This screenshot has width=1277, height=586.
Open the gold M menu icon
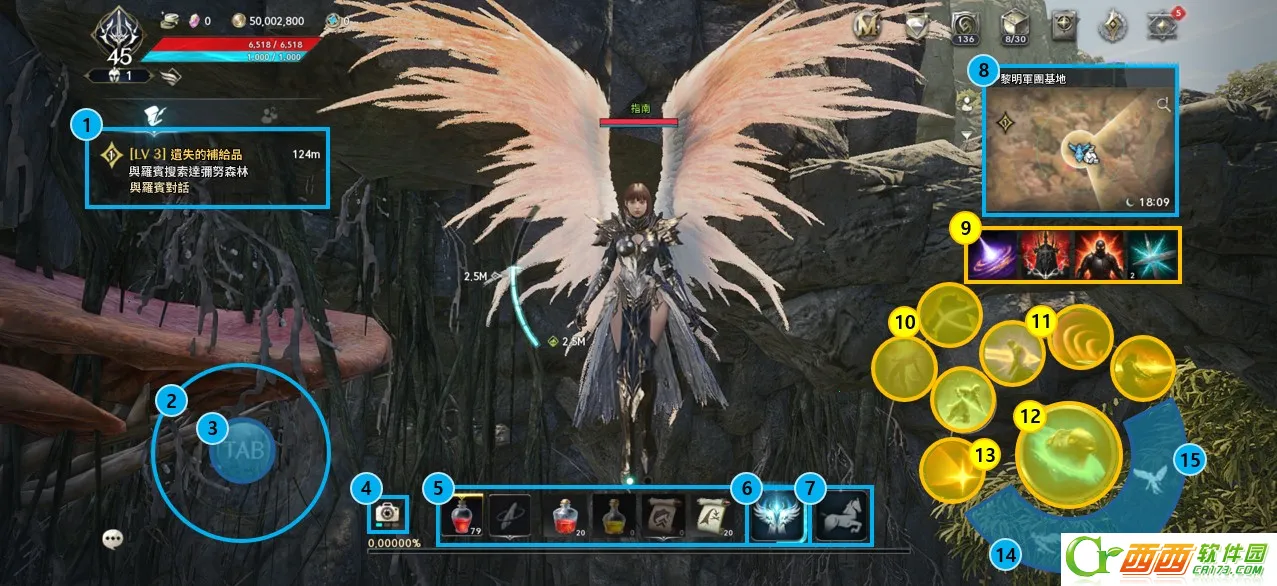coord(867,27)
